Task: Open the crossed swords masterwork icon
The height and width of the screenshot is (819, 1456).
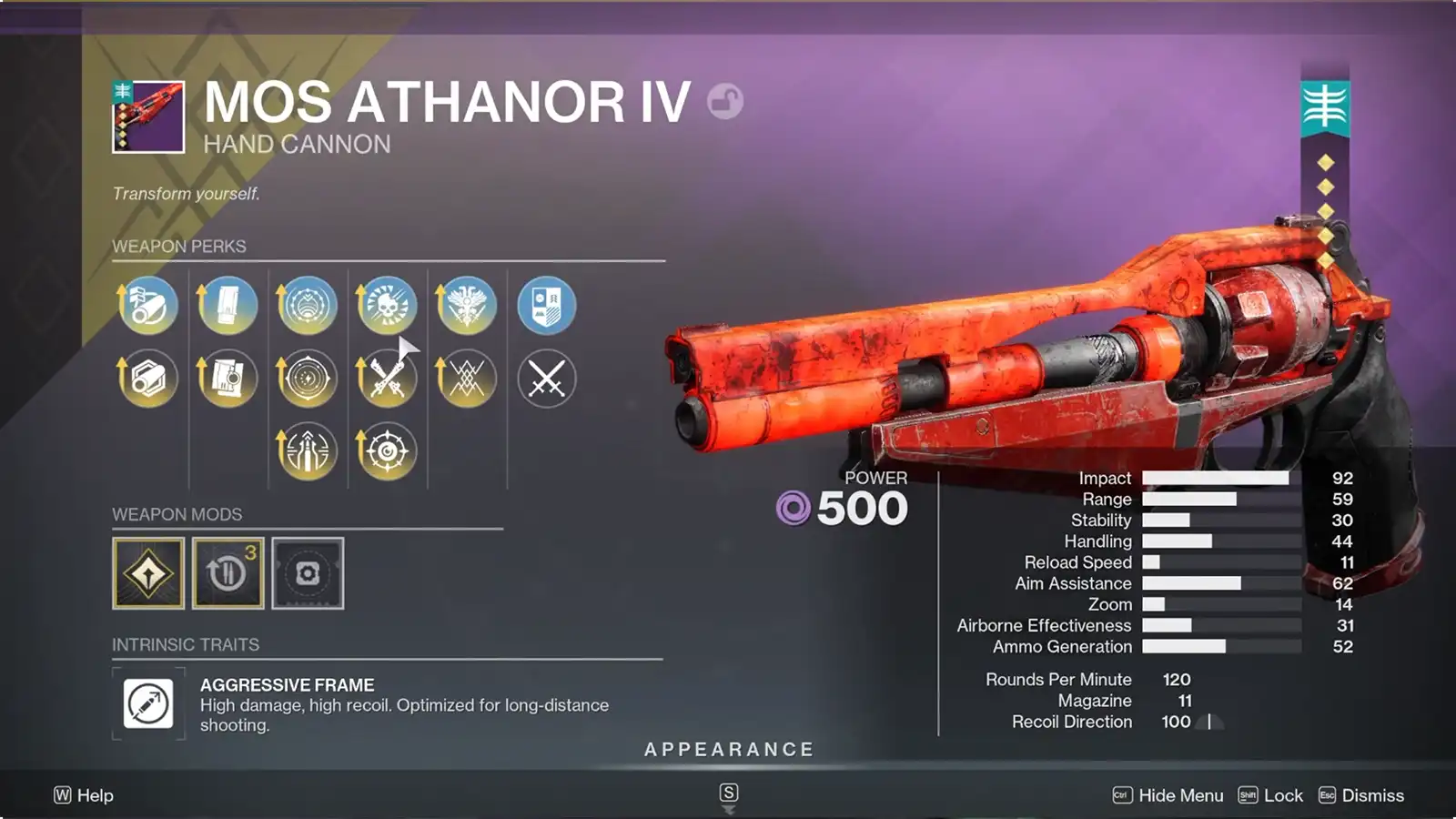Action: (x=546, y=379)
